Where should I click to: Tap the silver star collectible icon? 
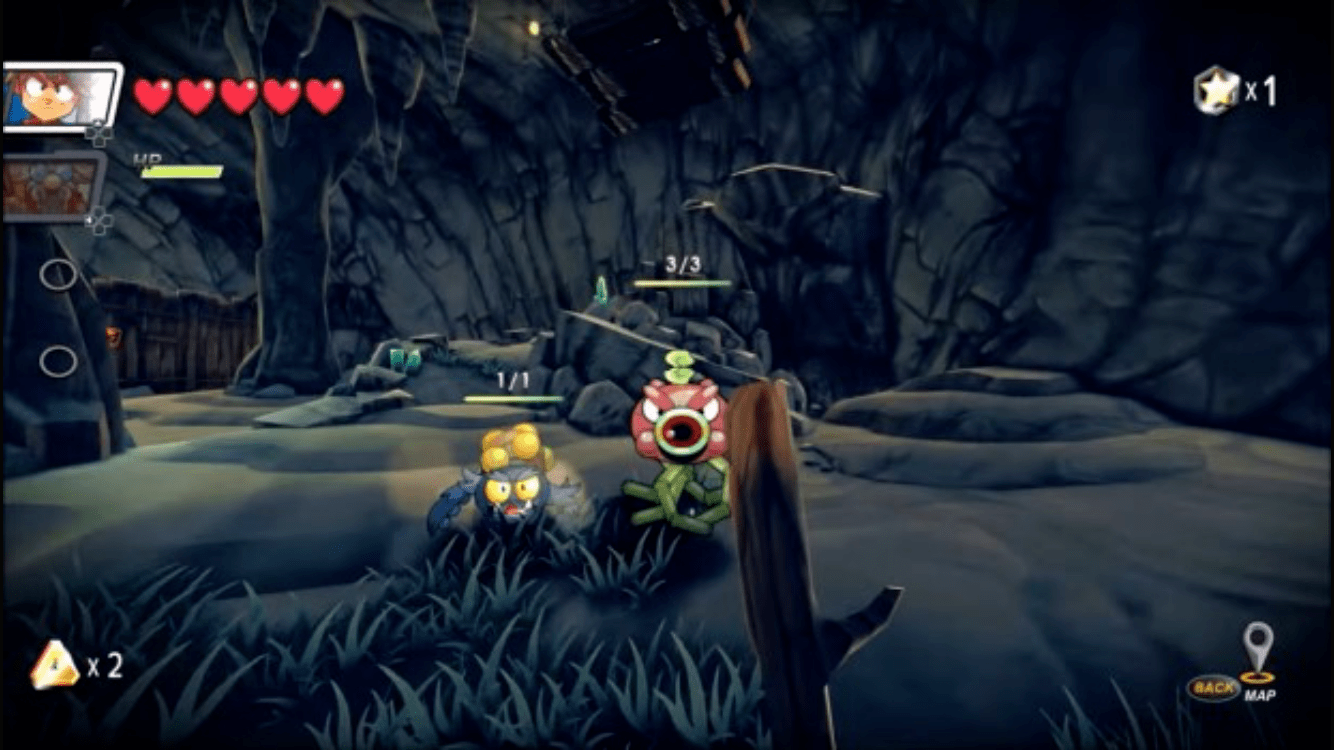(x=1216, y=91)
